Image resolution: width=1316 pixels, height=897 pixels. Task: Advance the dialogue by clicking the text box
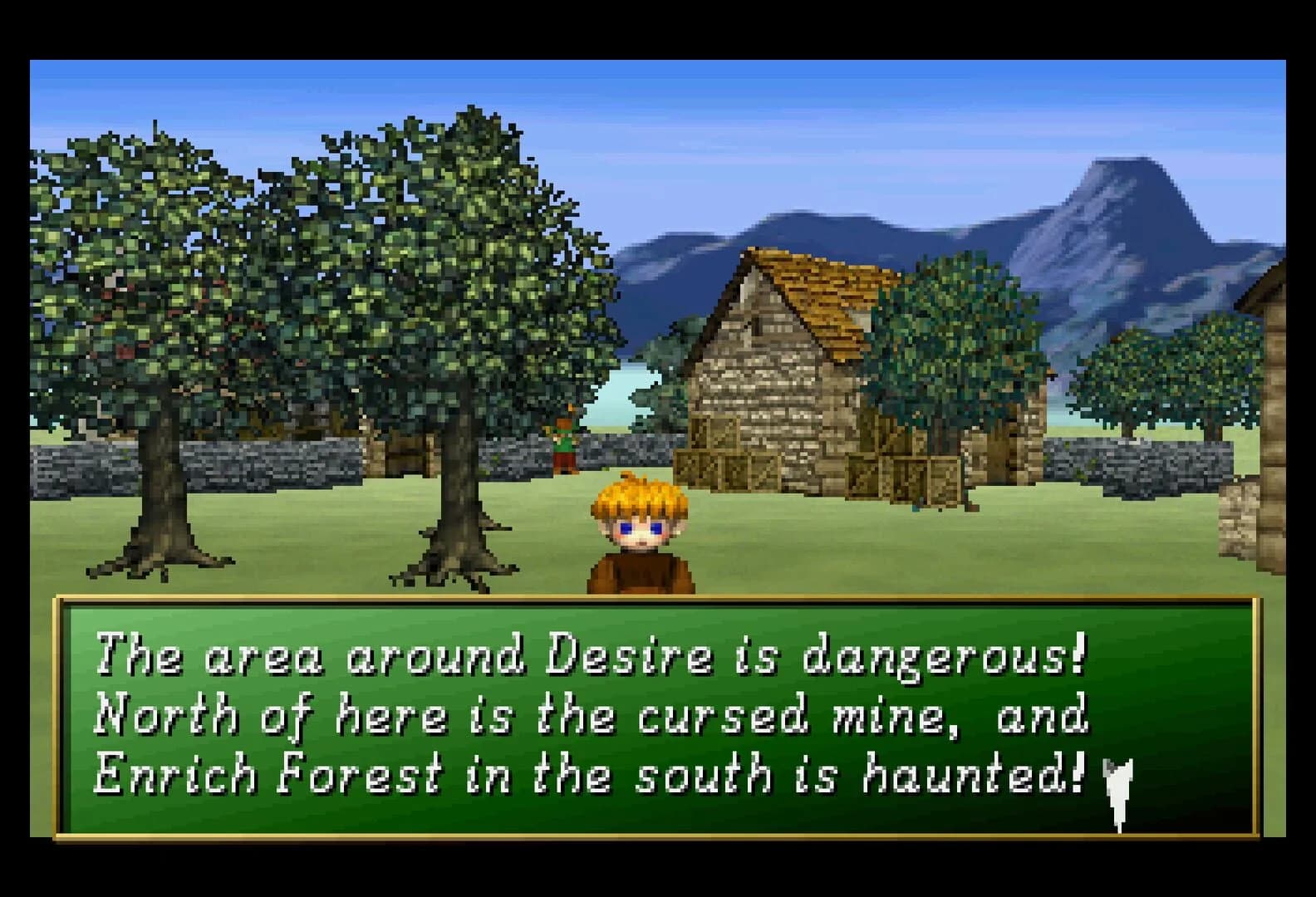coord(656,714)
